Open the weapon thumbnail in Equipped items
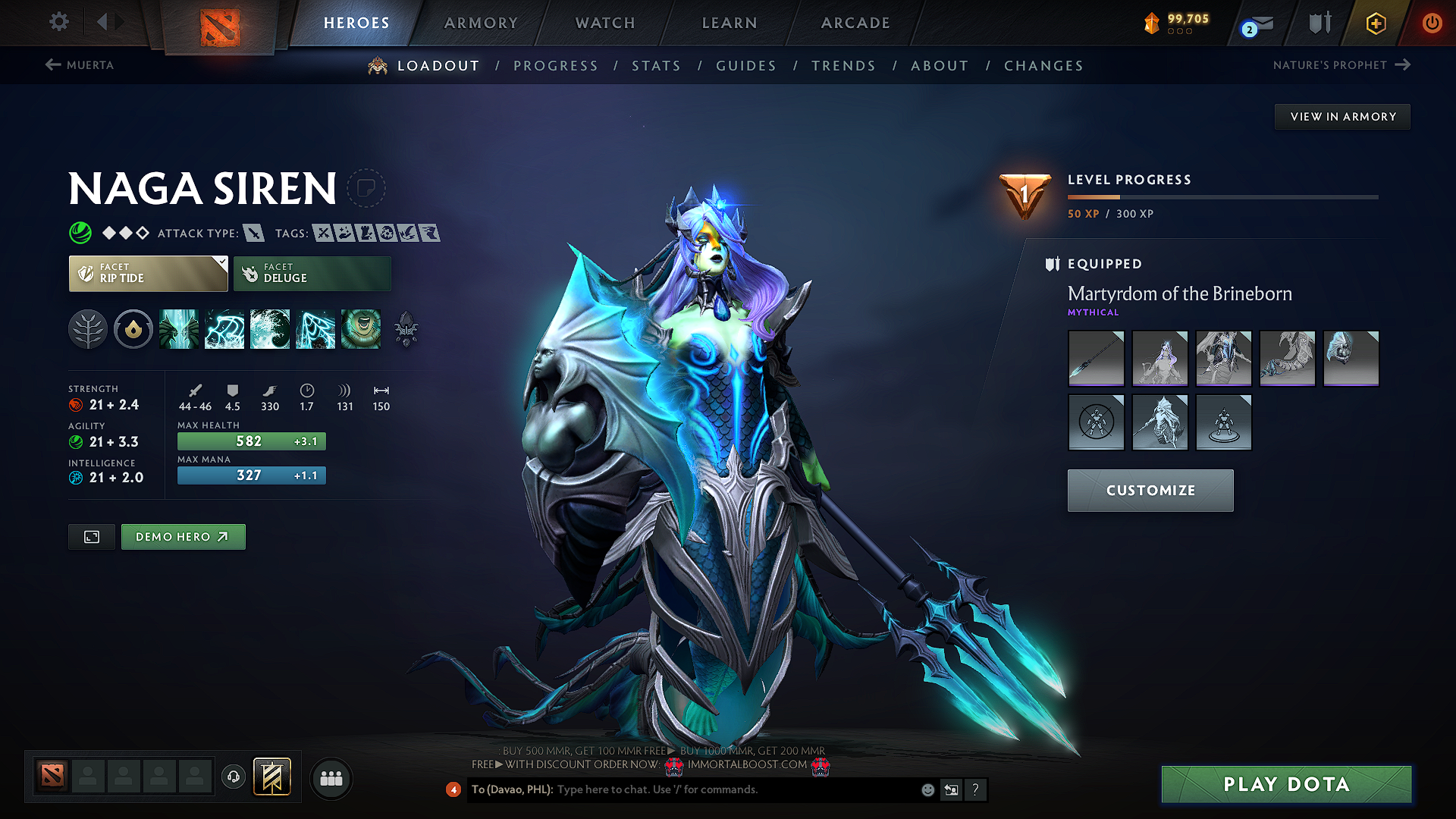 pos(1096,358)
